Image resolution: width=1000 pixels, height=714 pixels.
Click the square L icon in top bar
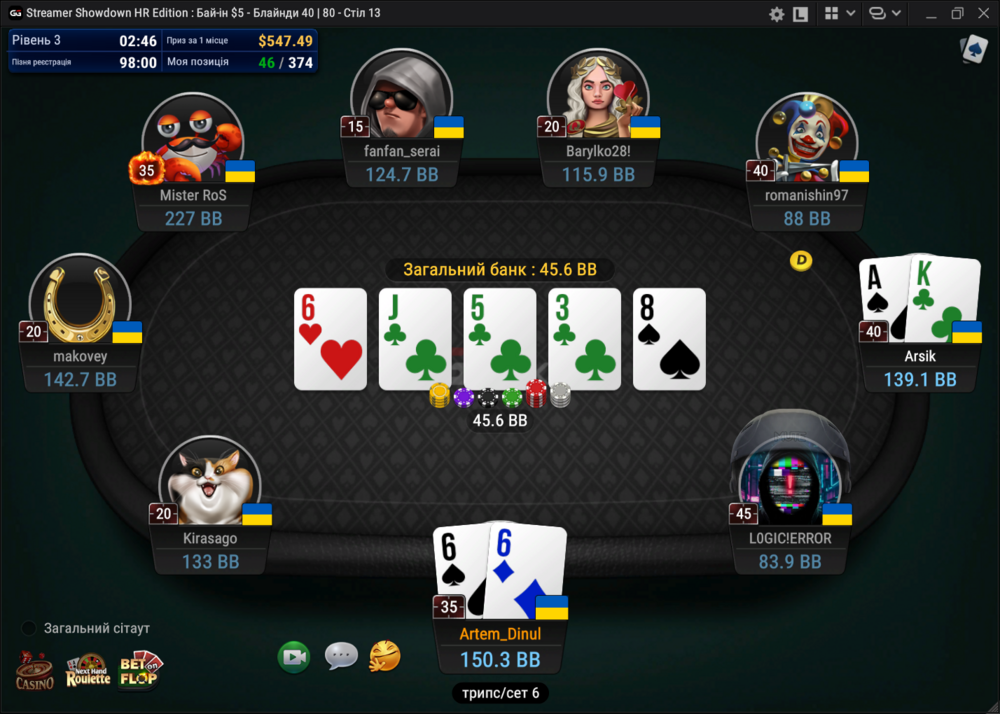pos(800,14)
